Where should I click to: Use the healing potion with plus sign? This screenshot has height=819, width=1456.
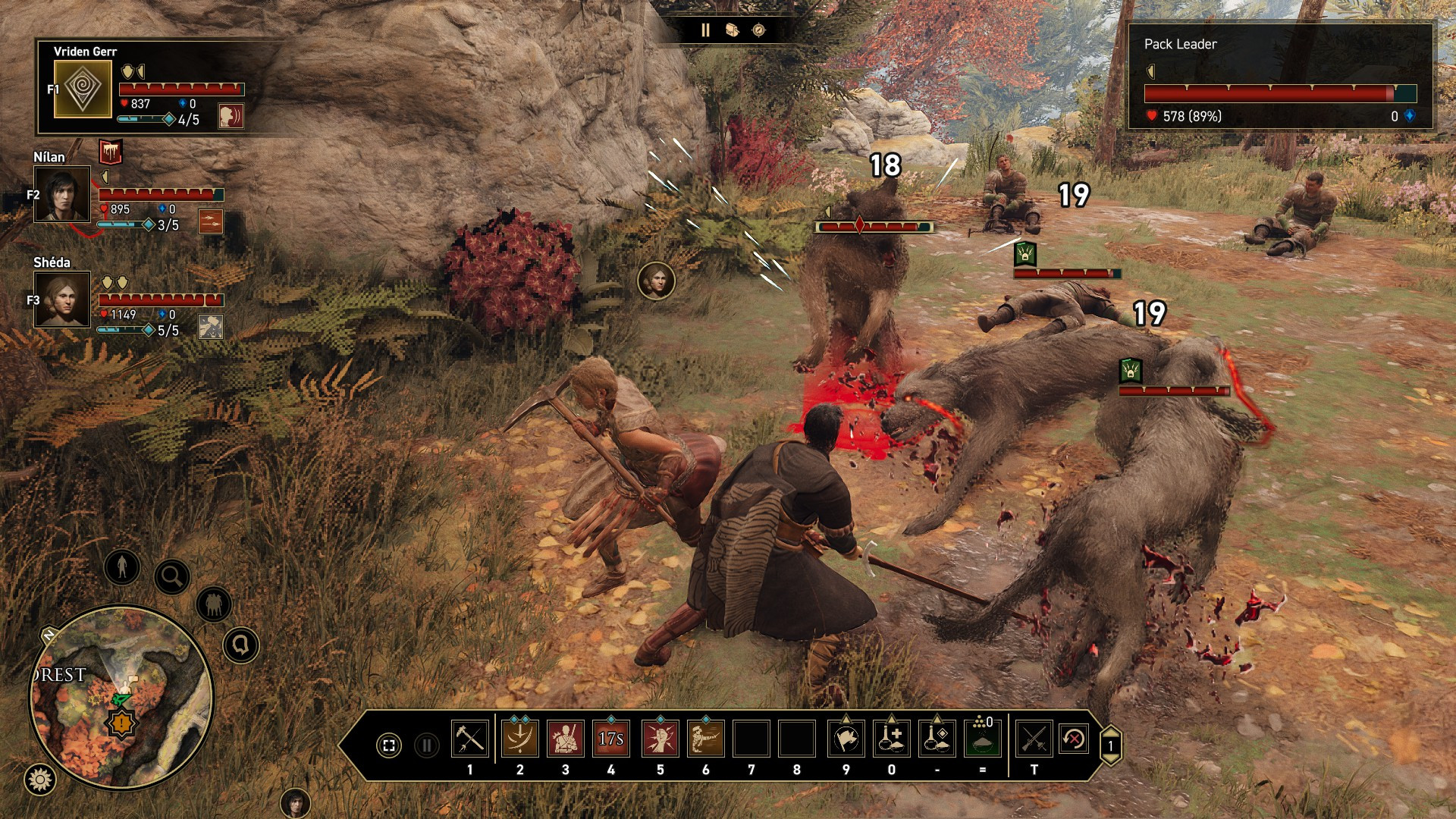892,738
